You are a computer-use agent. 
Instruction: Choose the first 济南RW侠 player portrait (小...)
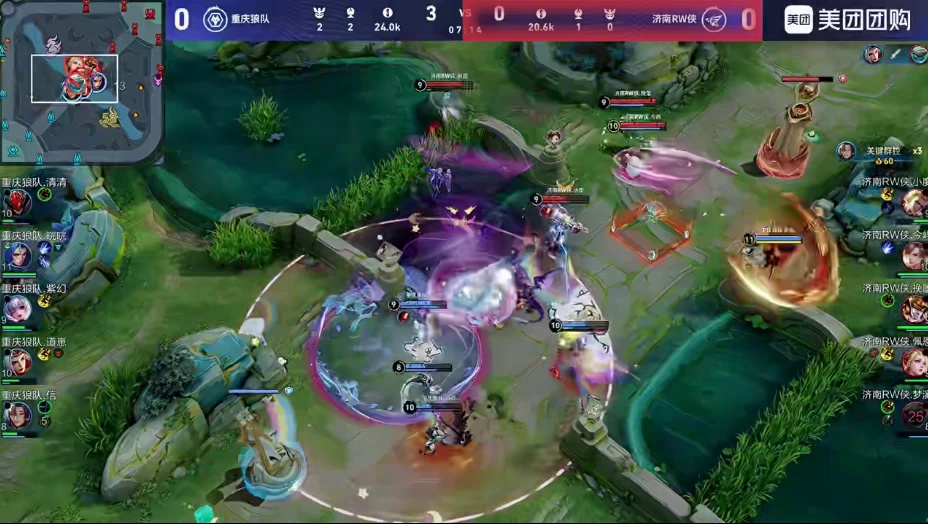coord(913,203)
